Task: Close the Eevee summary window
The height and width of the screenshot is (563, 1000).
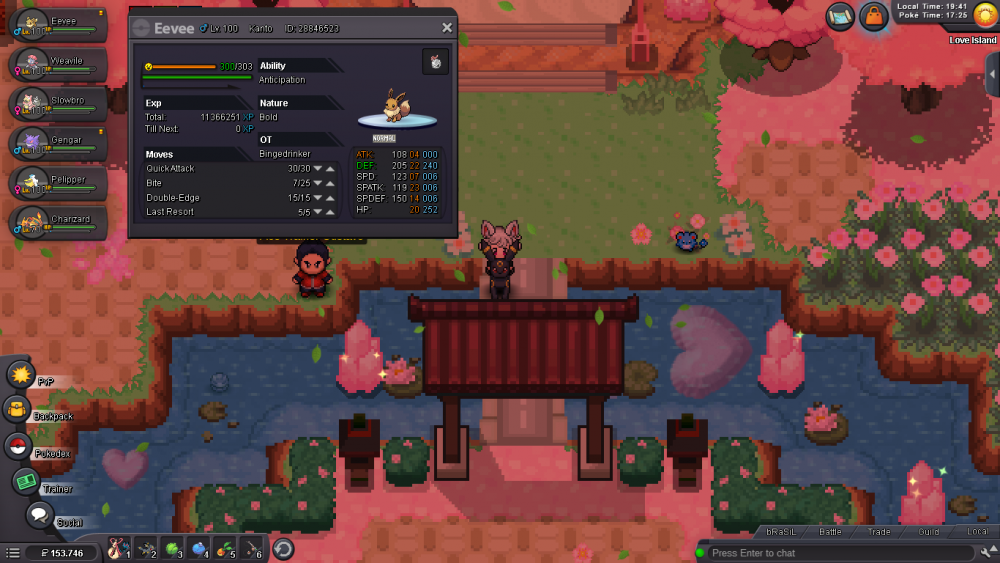Action: tap(447, 28)
